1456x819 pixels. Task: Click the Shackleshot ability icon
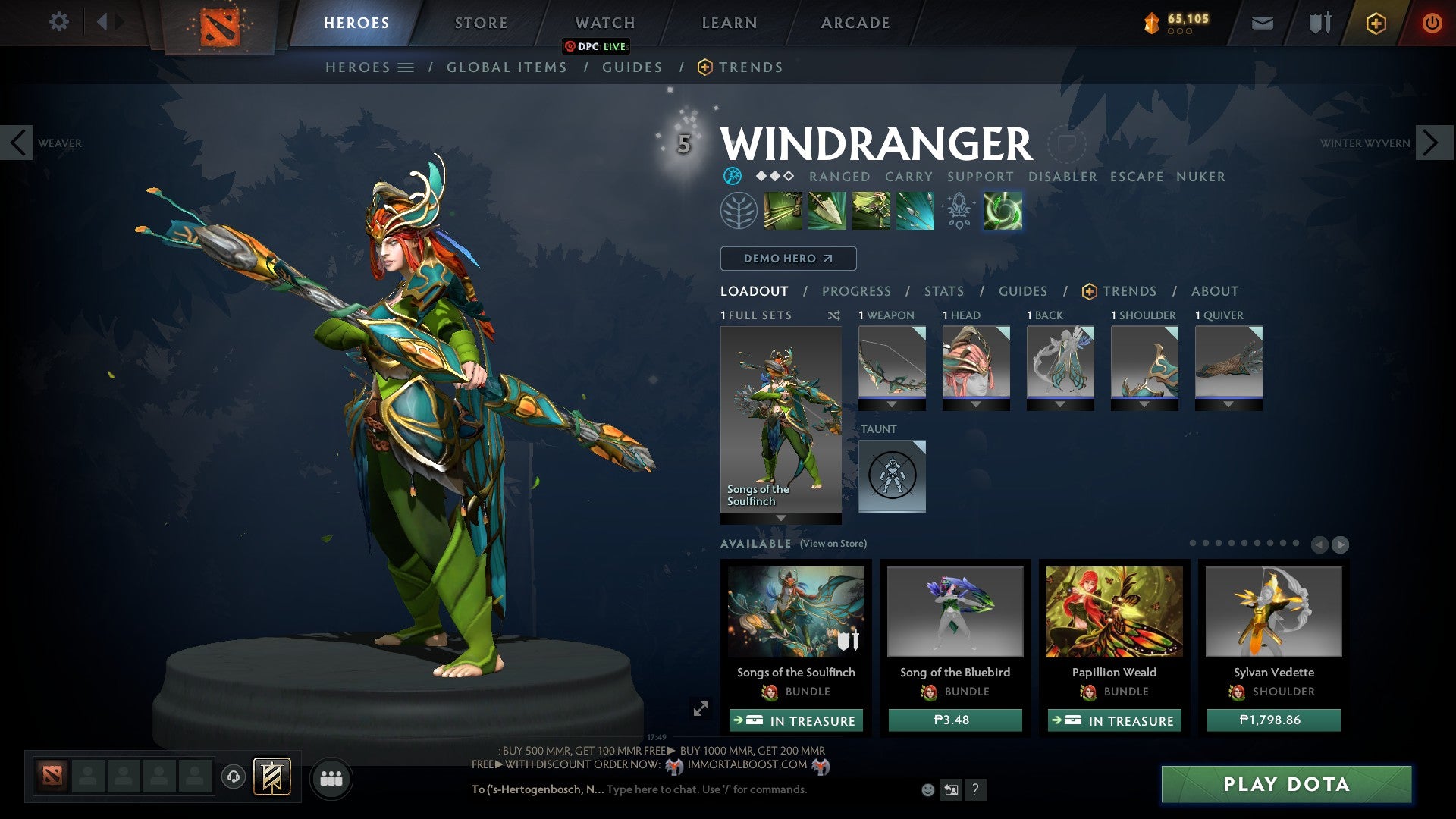(x=783, y=211)
